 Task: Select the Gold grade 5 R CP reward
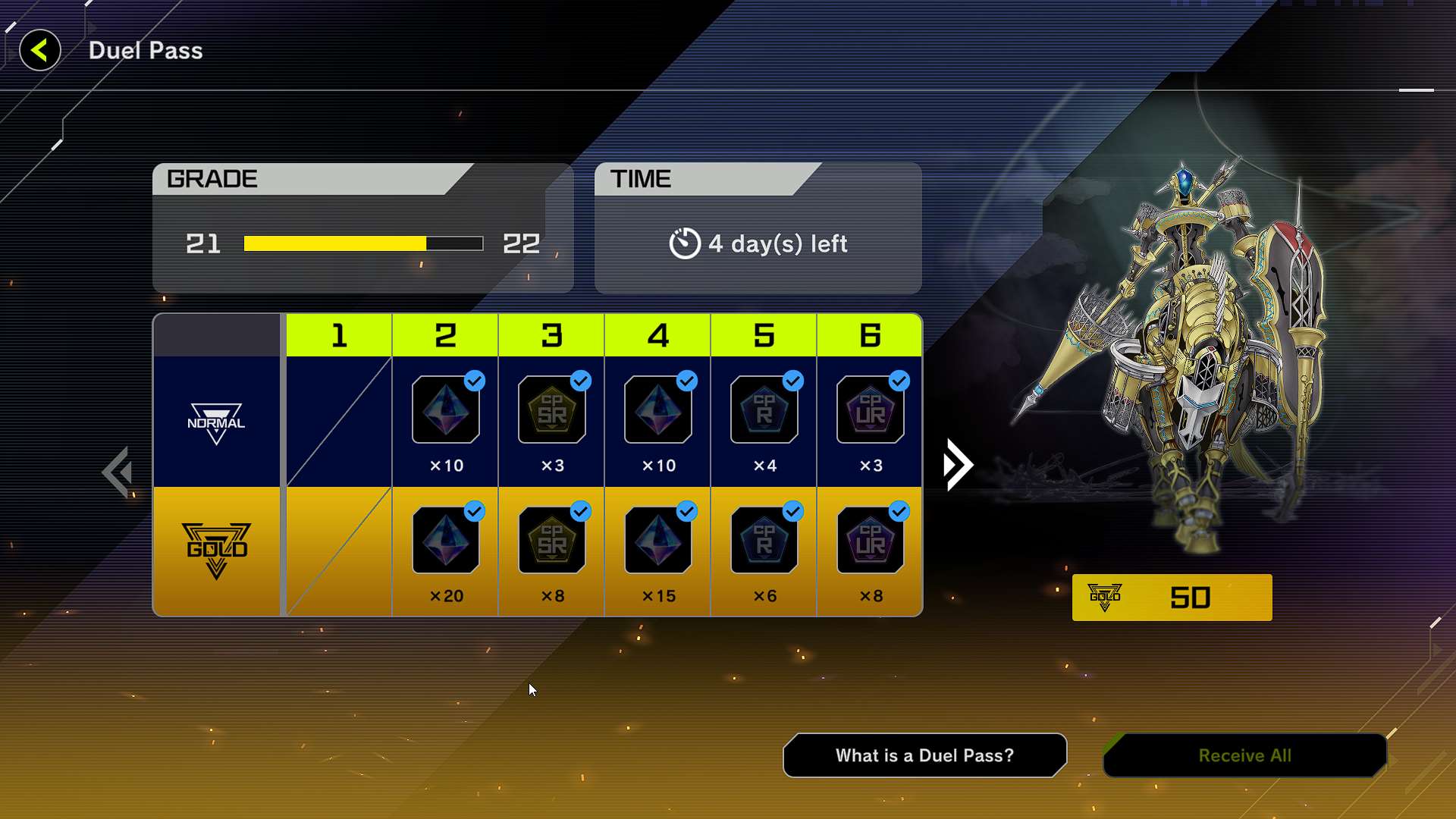coord(764,541)
